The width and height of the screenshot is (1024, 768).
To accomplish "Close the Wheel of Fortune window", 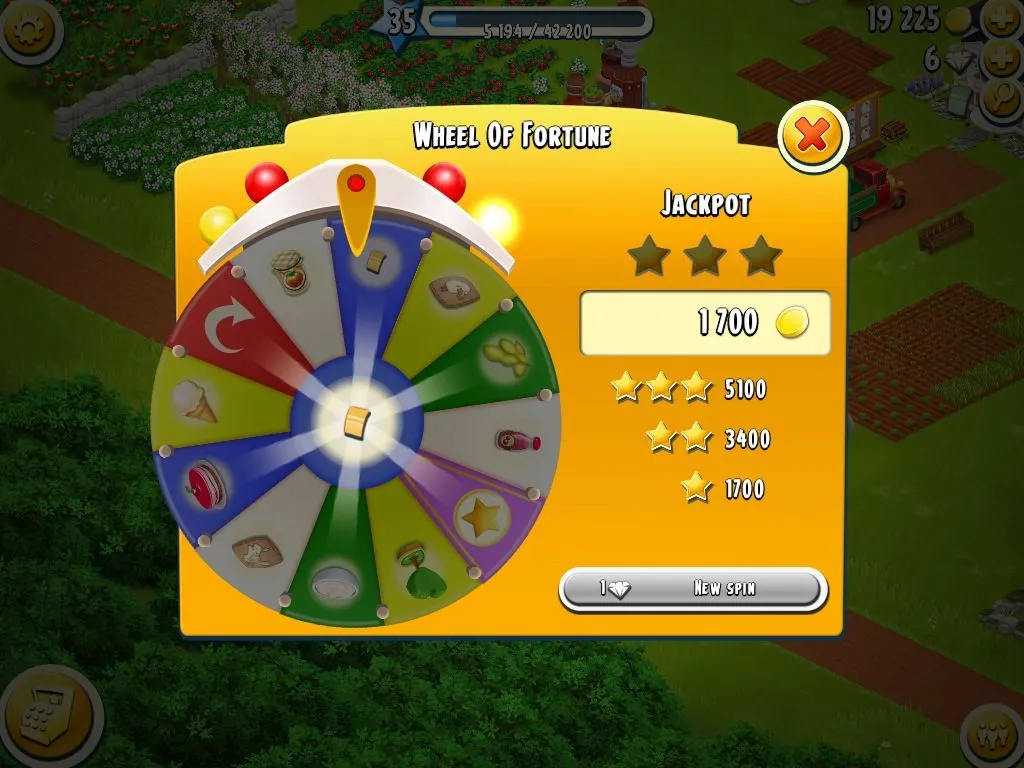I will pyautogui.click(x=812, y=135).
